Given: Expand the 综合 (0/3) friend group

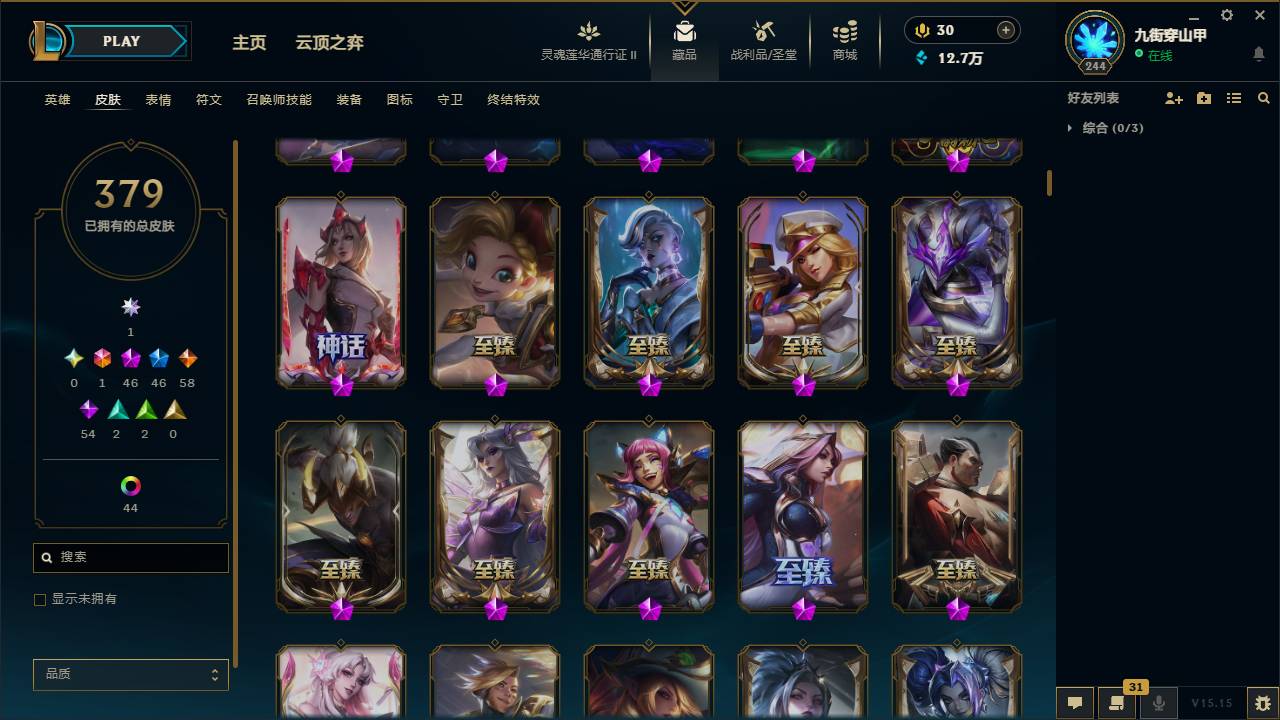Looking at the screenshot, I should [1104, 128].
